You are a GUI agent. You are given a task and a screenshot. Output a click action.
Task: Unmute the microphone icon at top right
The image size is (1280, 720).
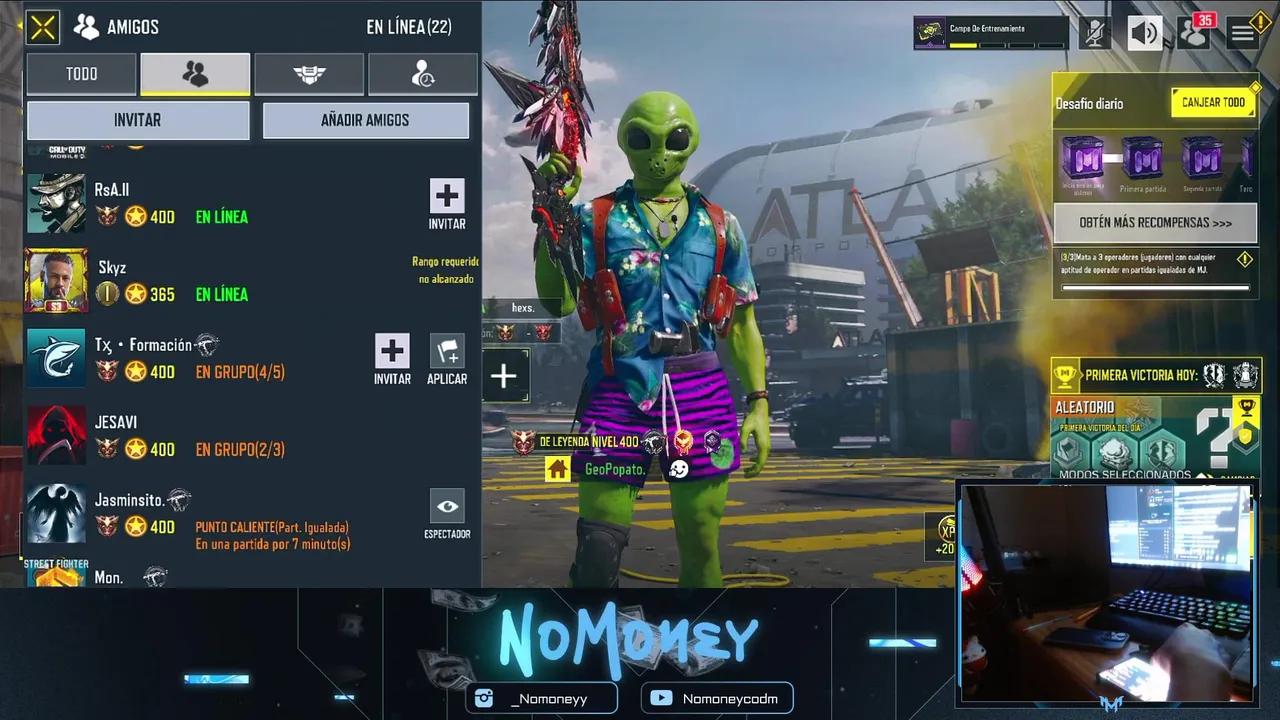1096,32
